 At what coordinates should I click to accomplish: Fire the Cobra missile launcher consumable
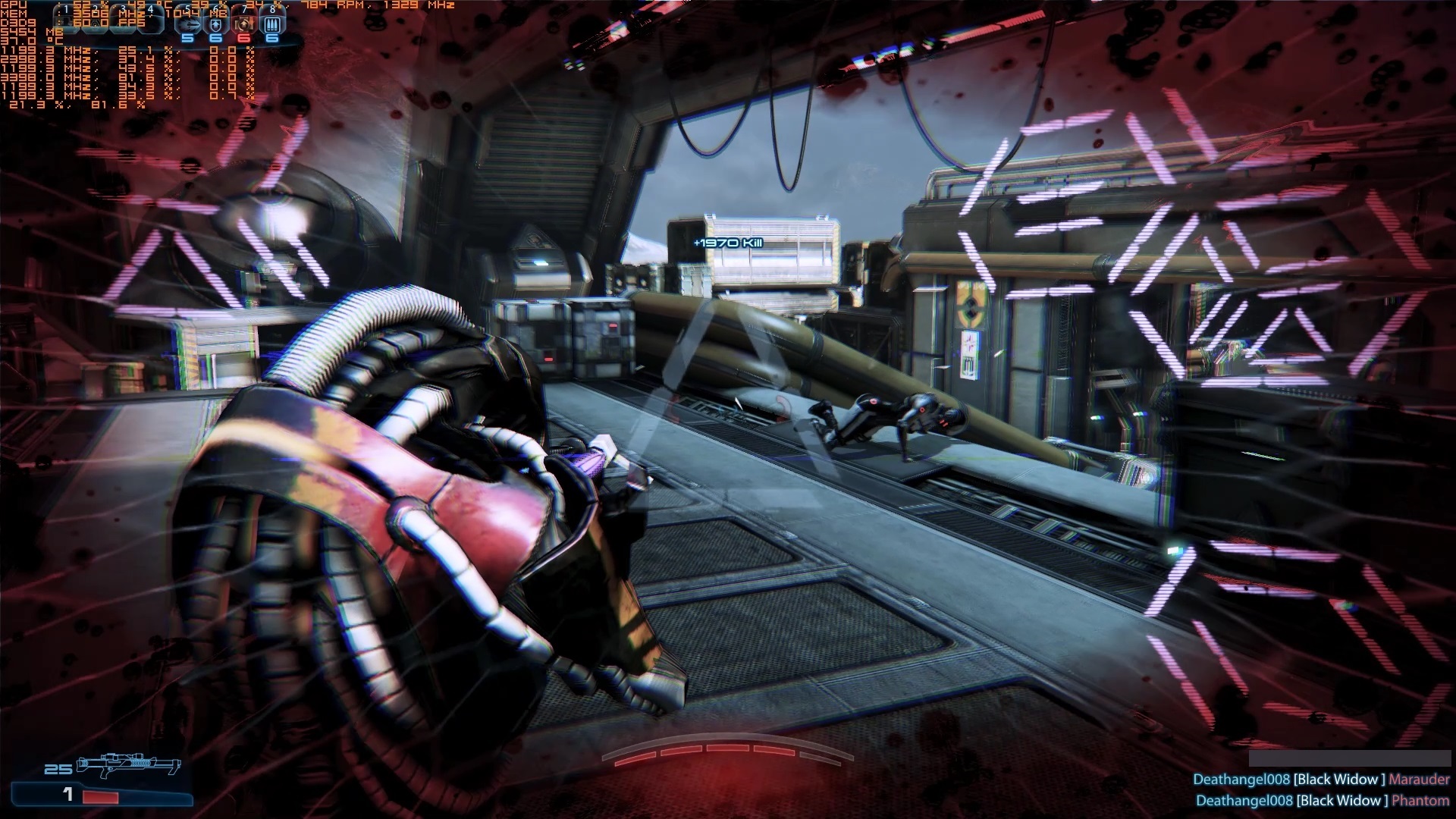[188, 24]
